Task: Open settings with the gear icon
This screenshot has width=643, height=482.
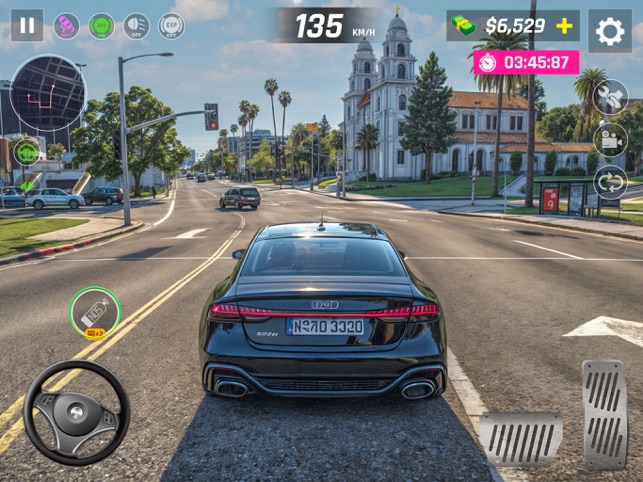Action: click(x=609, y=31)
